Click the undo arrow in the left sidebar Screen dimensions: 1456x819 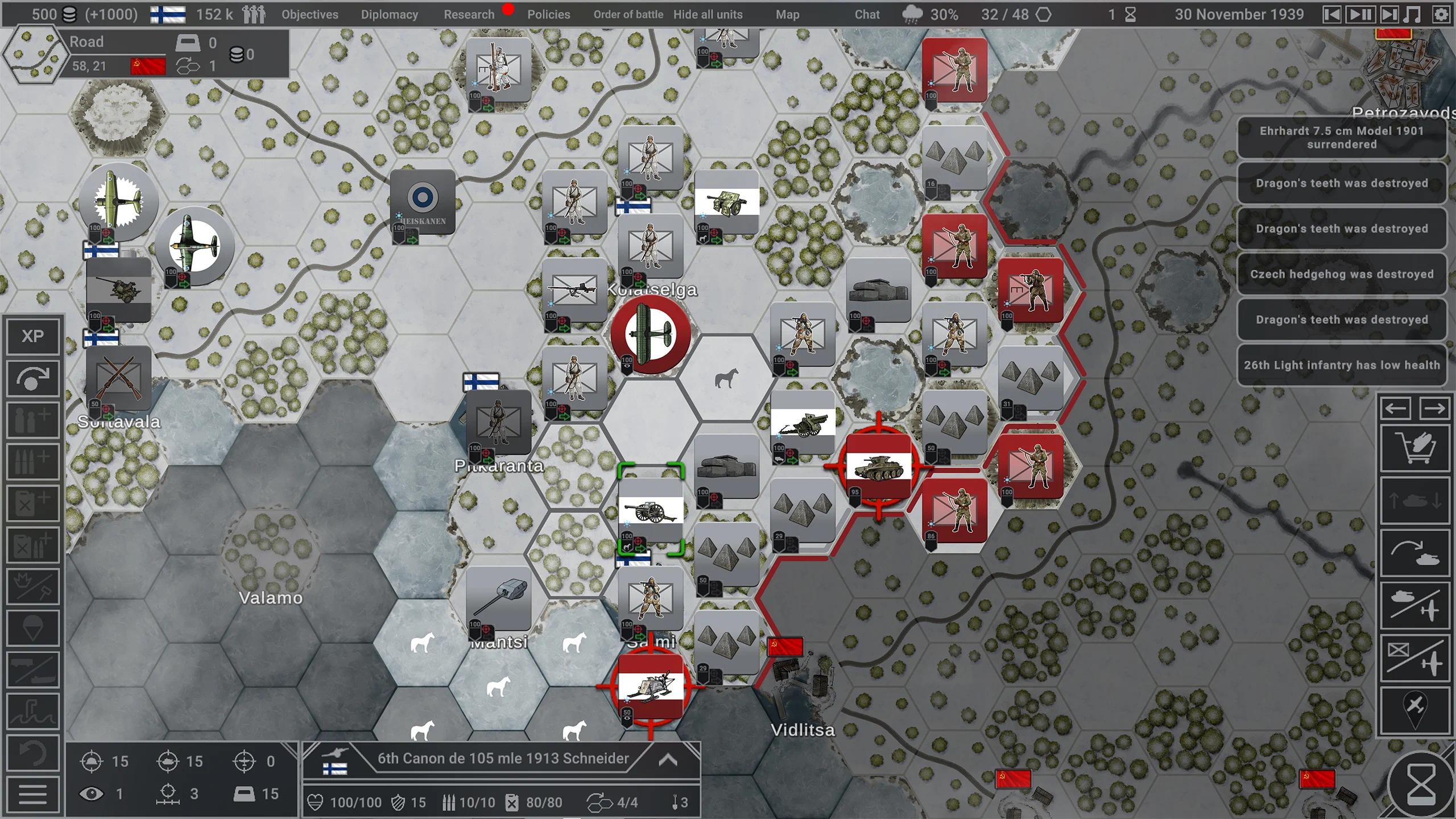34,752
